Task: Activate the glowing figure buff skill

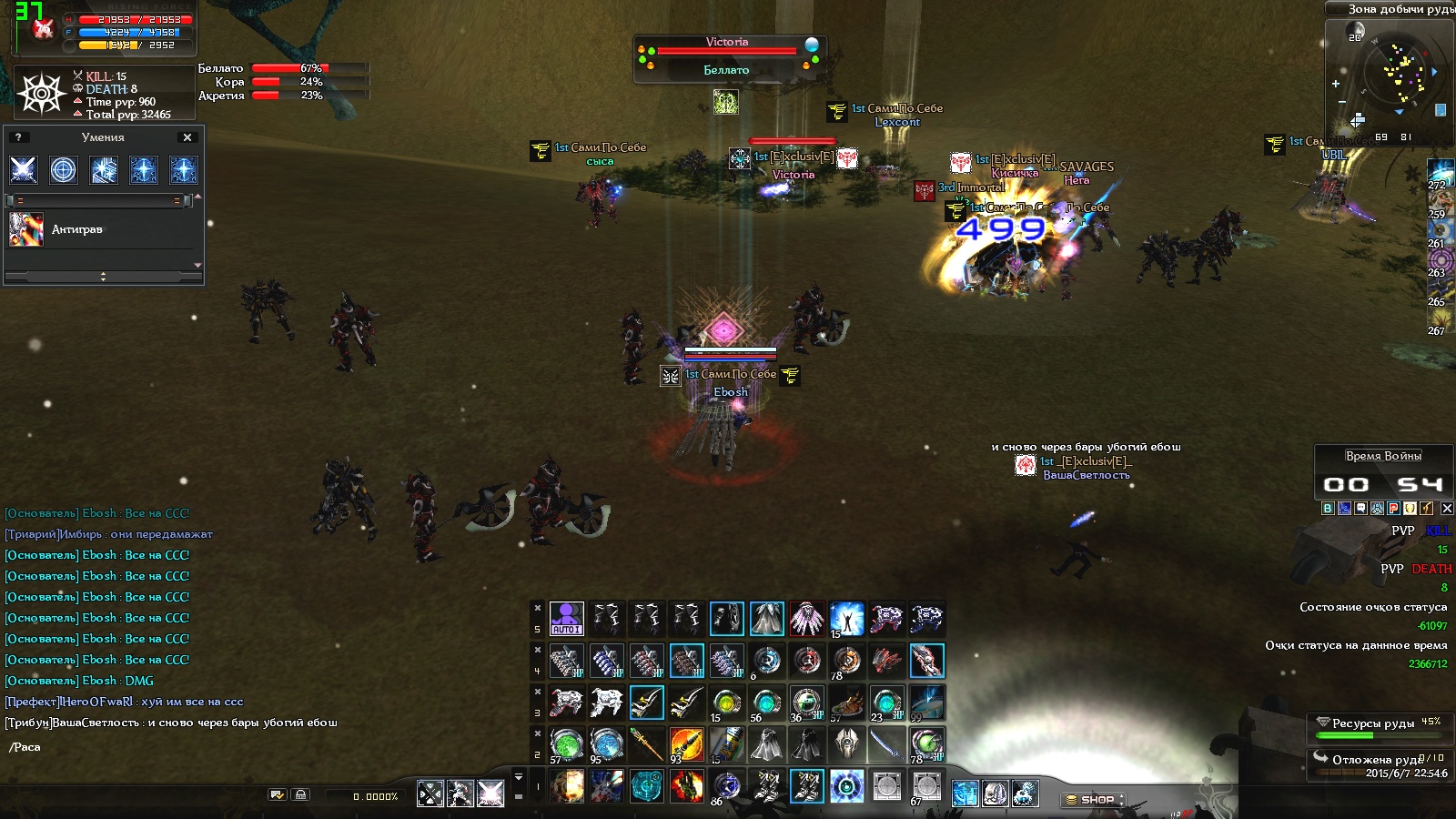Action: 846,619
